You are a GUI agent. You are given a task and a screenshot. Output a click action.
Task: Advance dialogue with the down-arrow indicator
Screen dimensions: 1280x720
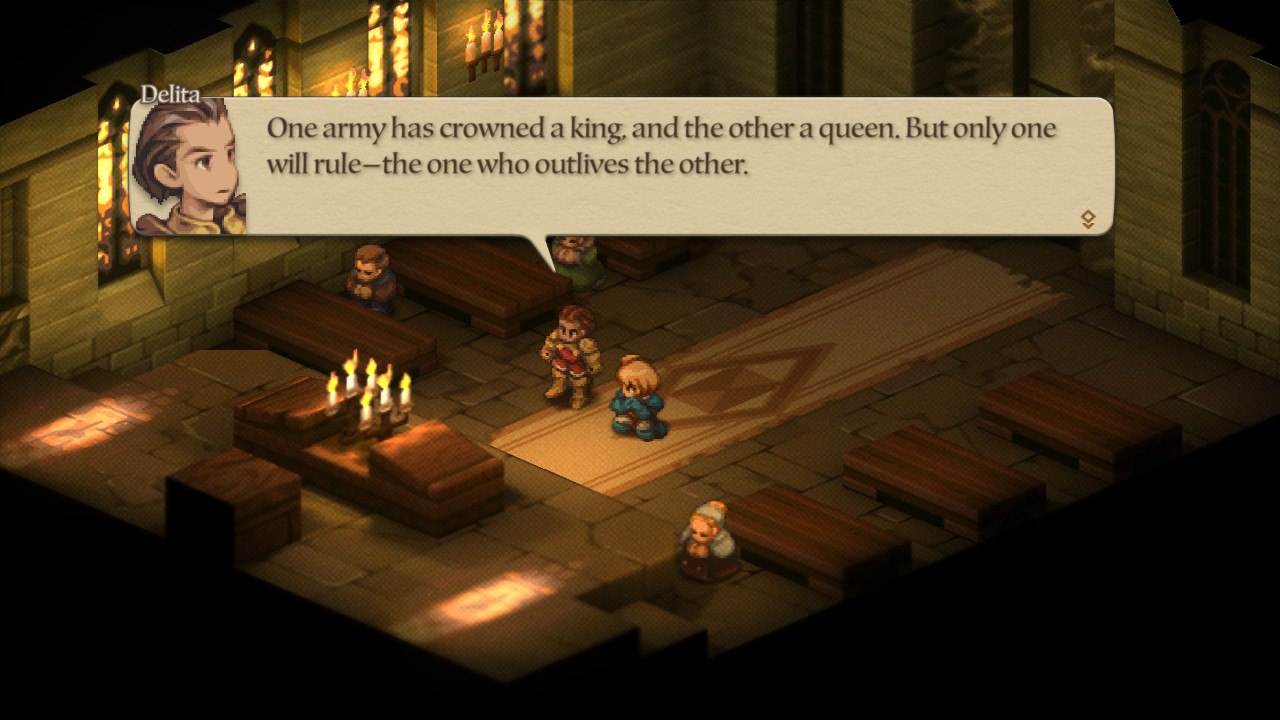tap(1088, 220)
